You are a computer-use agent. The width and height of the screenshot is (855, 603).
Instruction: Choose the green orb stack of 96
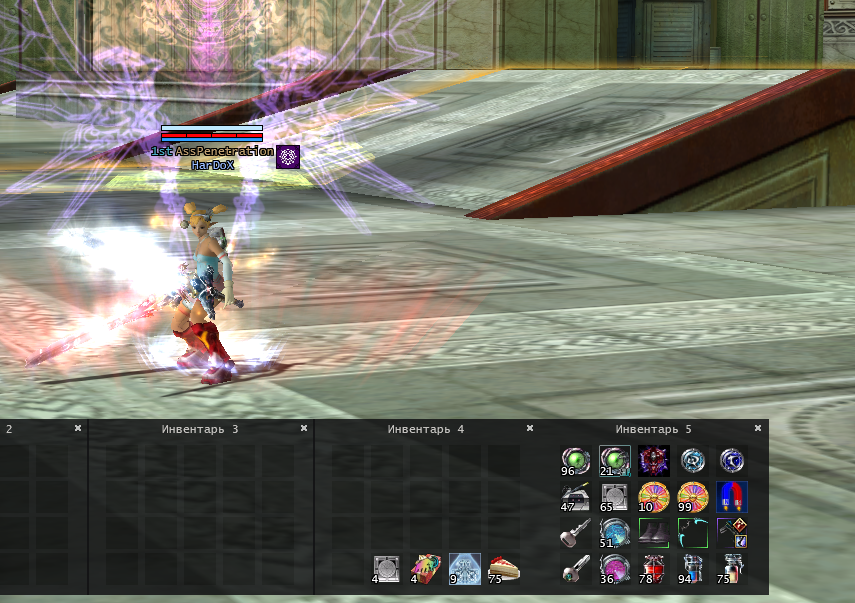(x=575, y=460)
